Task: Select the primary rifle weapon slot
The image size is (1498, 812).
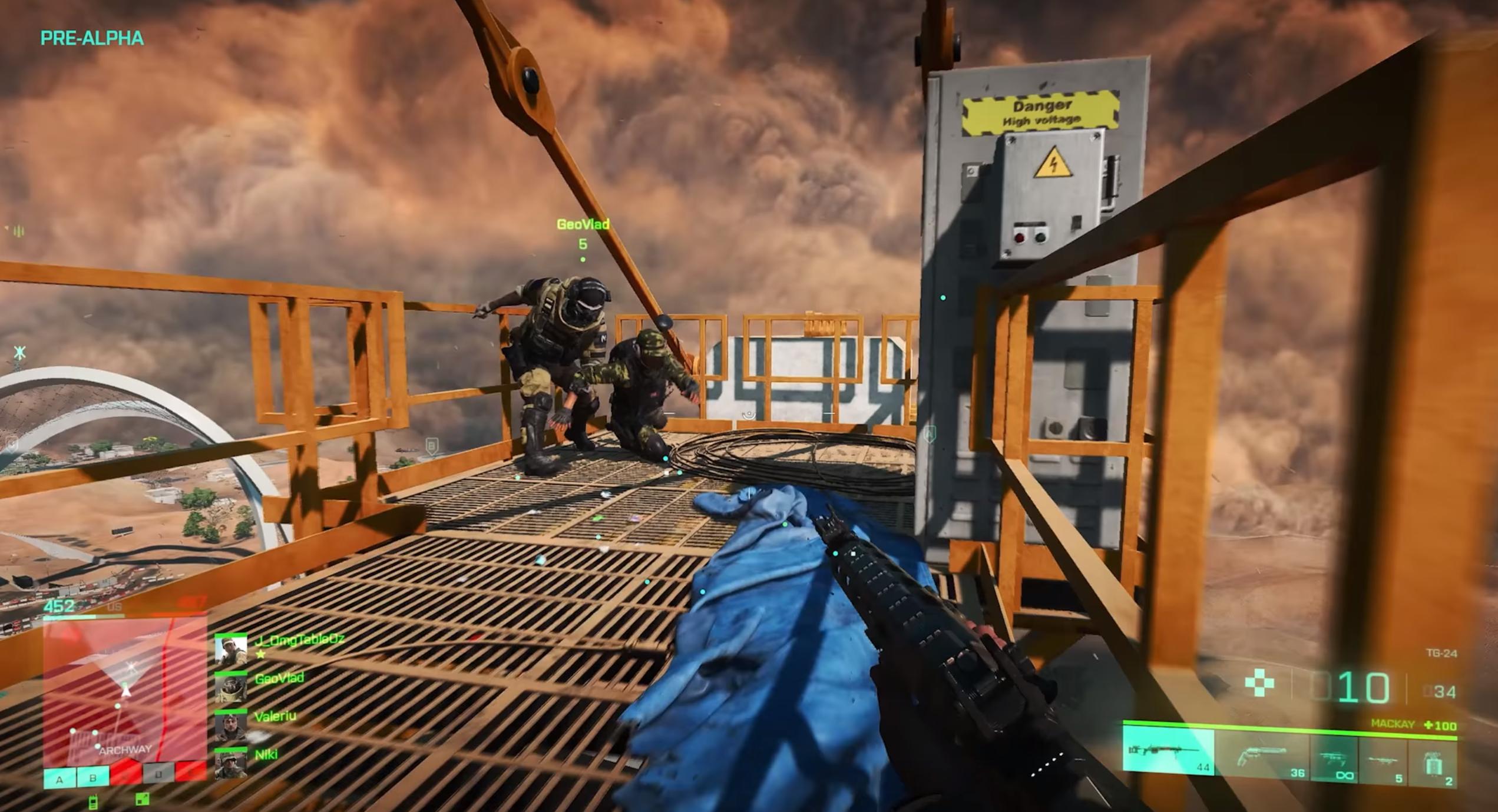Action: 1168,750
